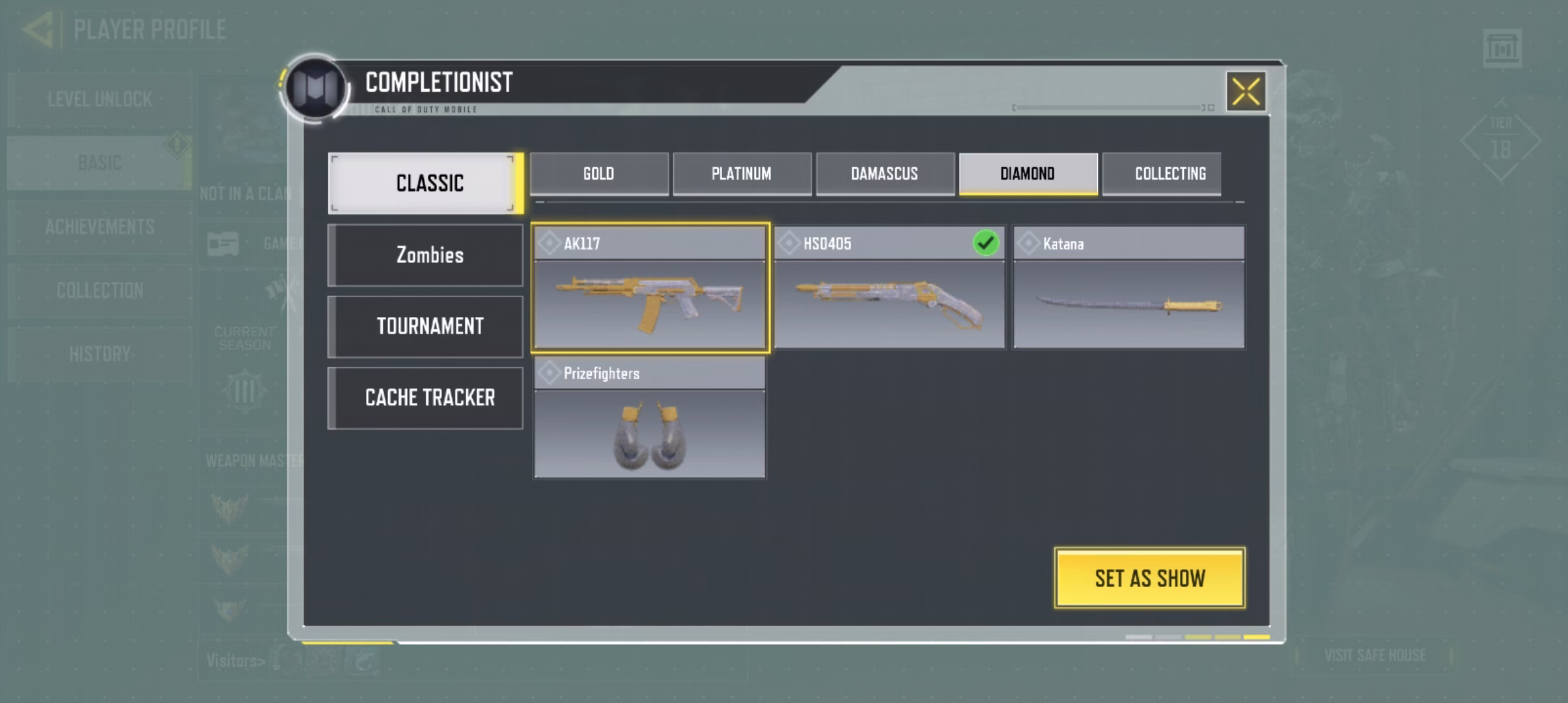The image size is (1568, 703).
Task: Open the Zombies category
Action: click(x=426, y=255)
